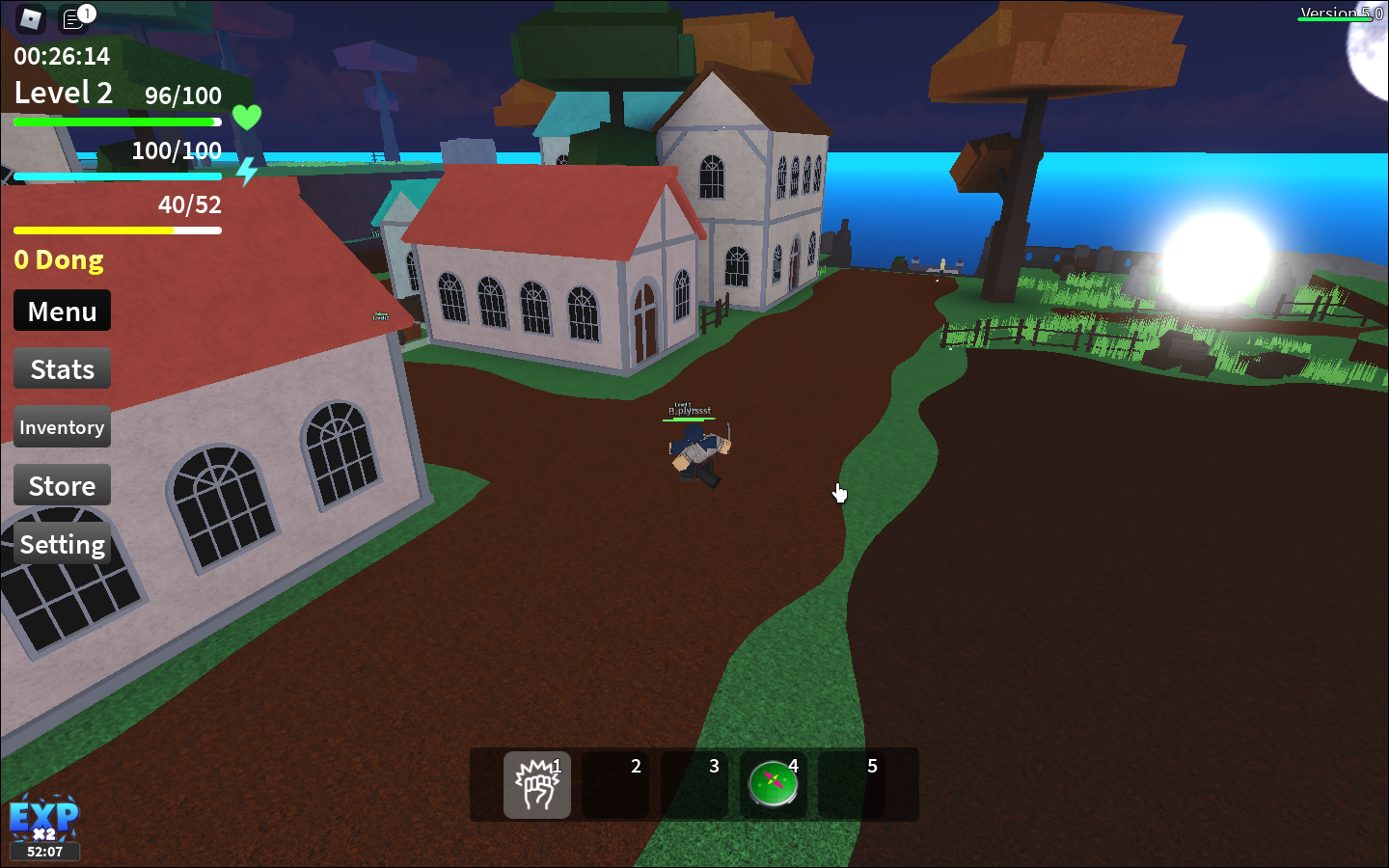Viewport: 1389px width, 868px height.
Task: Click the green health bar
Action: tap(116, 122)
